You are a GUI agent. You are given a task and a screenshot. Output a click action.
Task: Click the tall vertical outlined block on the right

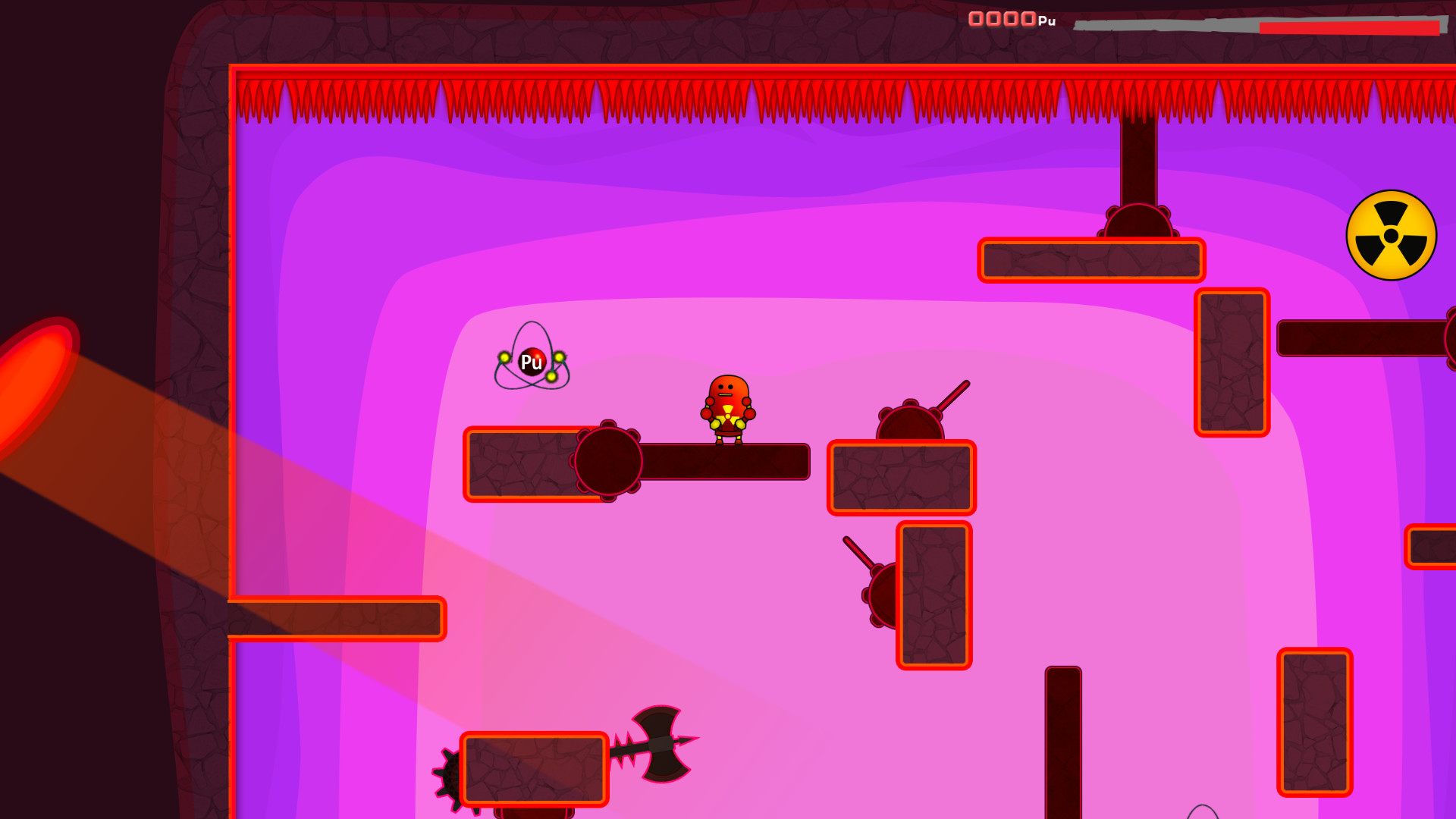click(1232, 360)
